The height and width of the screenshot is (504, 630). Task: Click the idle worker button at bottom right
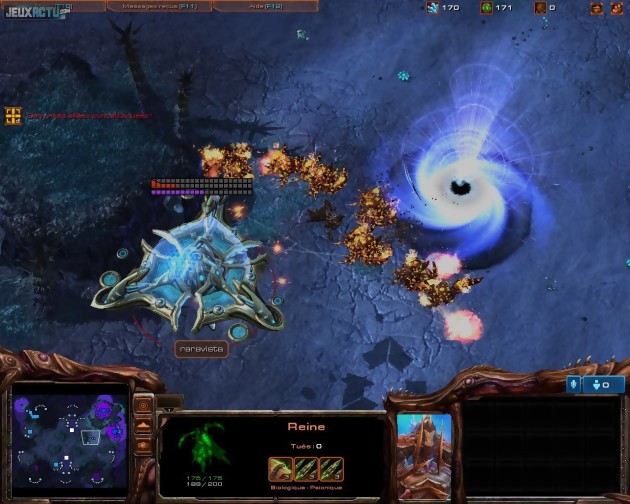click(x=575, y=385)
